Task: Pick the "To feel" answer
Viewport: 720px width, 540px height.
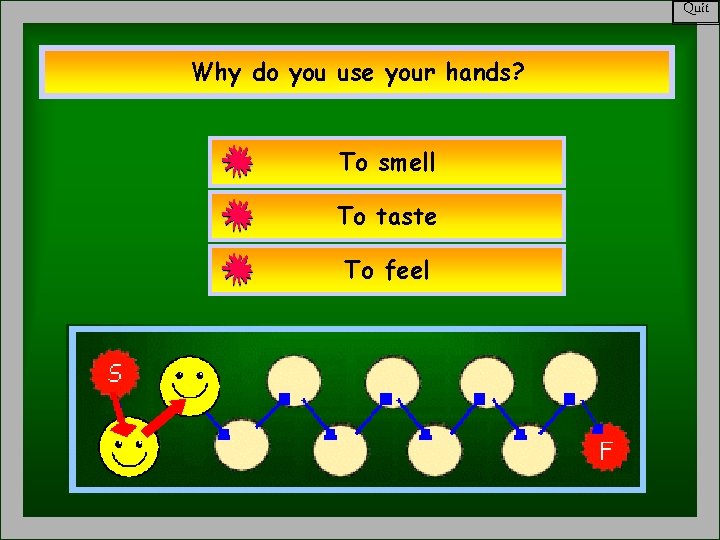Action: (x=386, y=270)
